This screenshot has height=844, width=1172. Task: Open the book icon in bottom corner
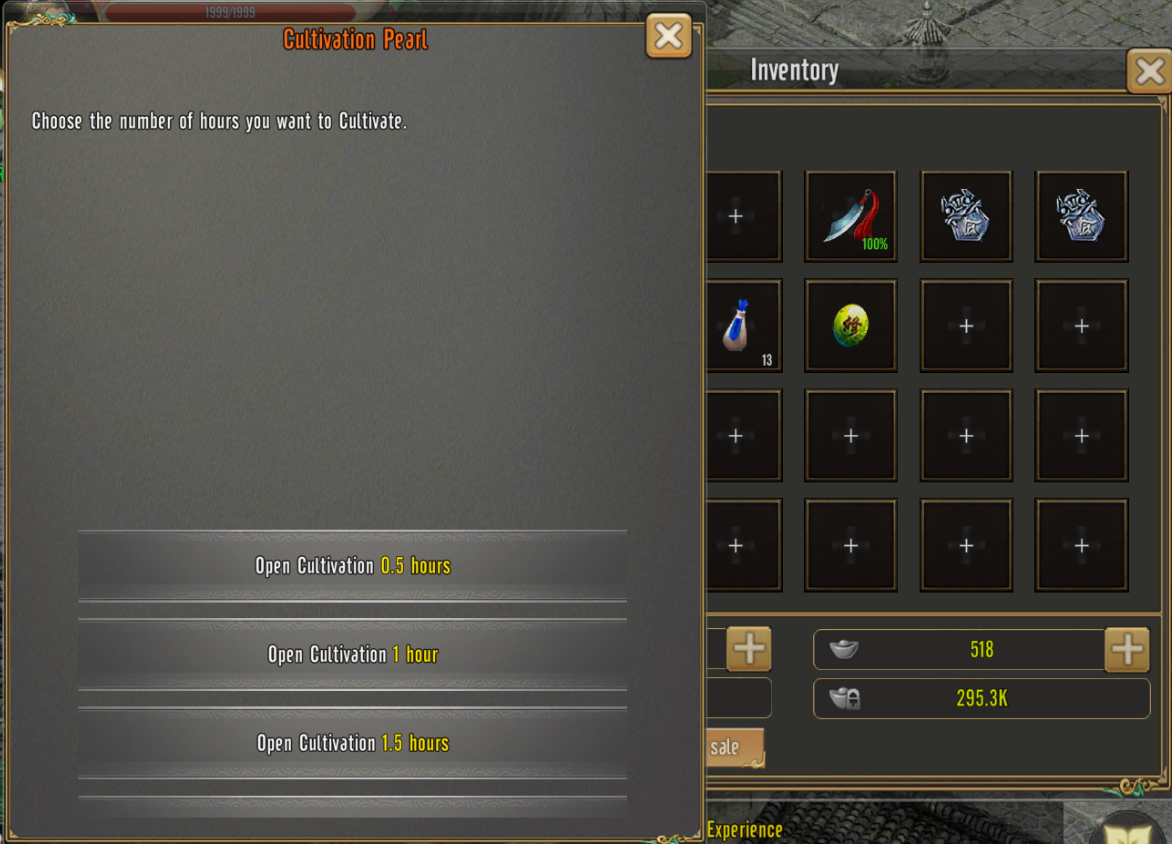pos(1130,828)
